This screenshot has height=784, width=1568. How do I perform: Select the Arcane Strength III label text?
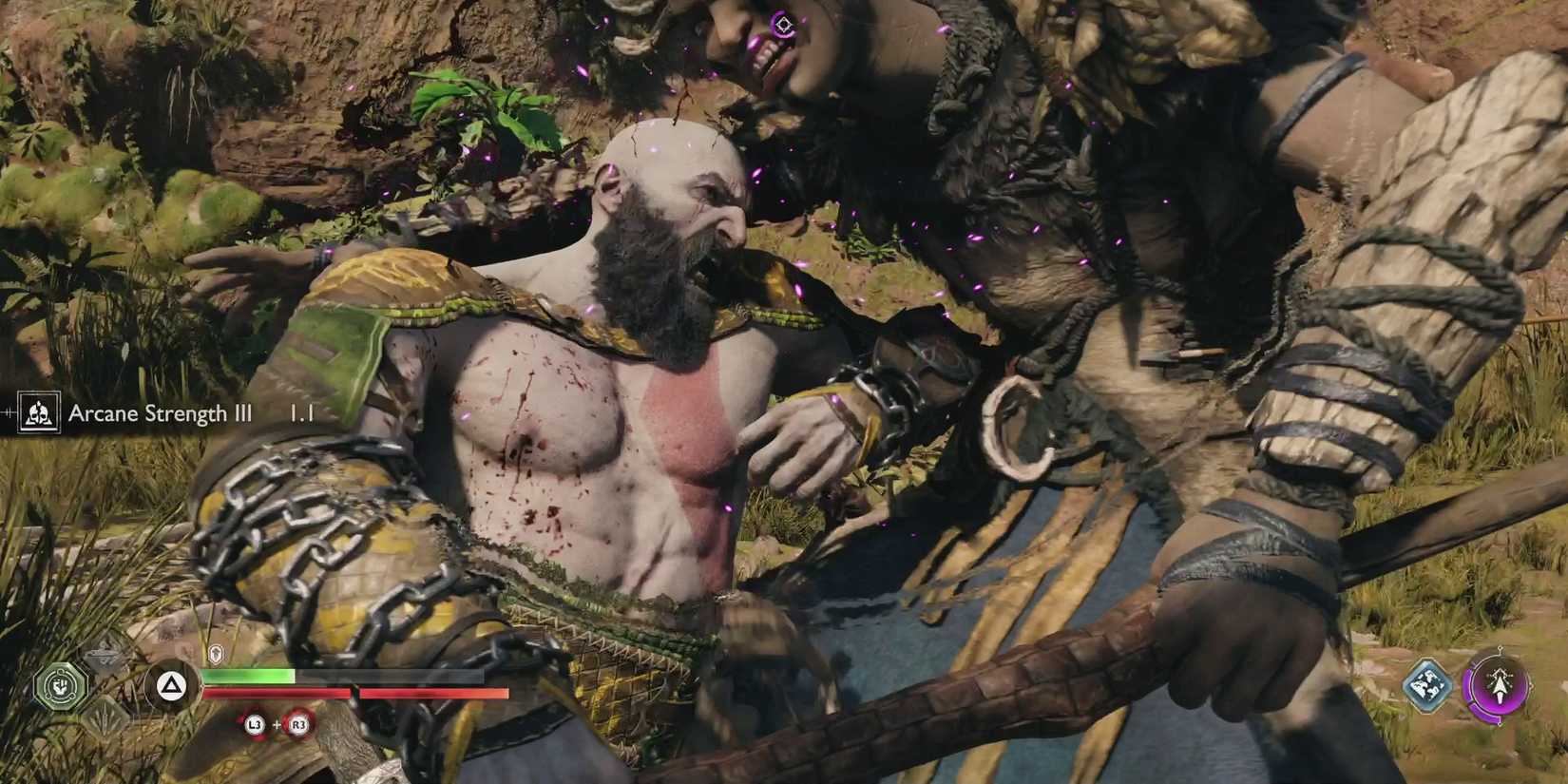point(160,413)
